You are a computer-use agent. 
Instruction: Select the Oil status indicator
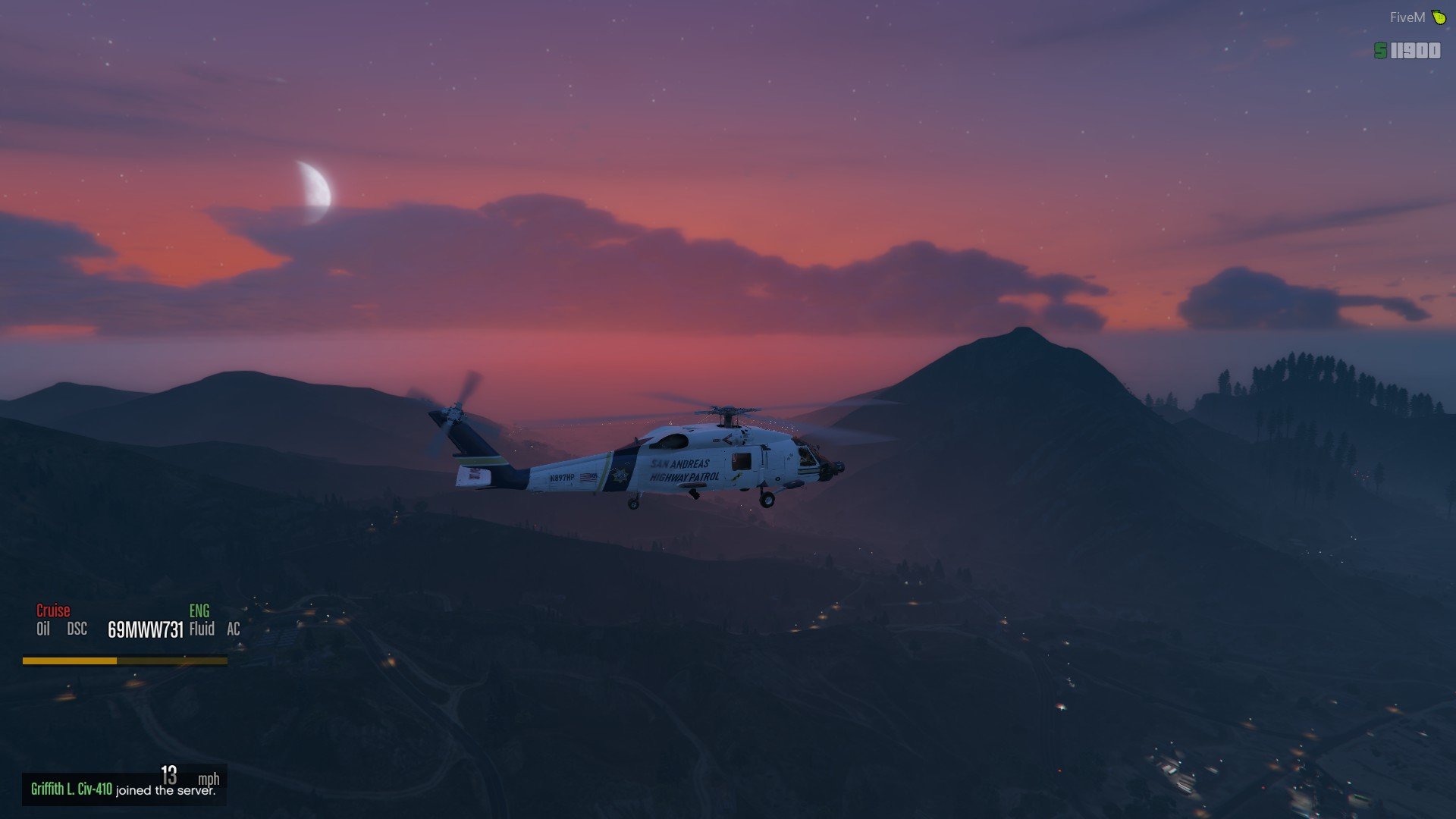click(43, 629)
